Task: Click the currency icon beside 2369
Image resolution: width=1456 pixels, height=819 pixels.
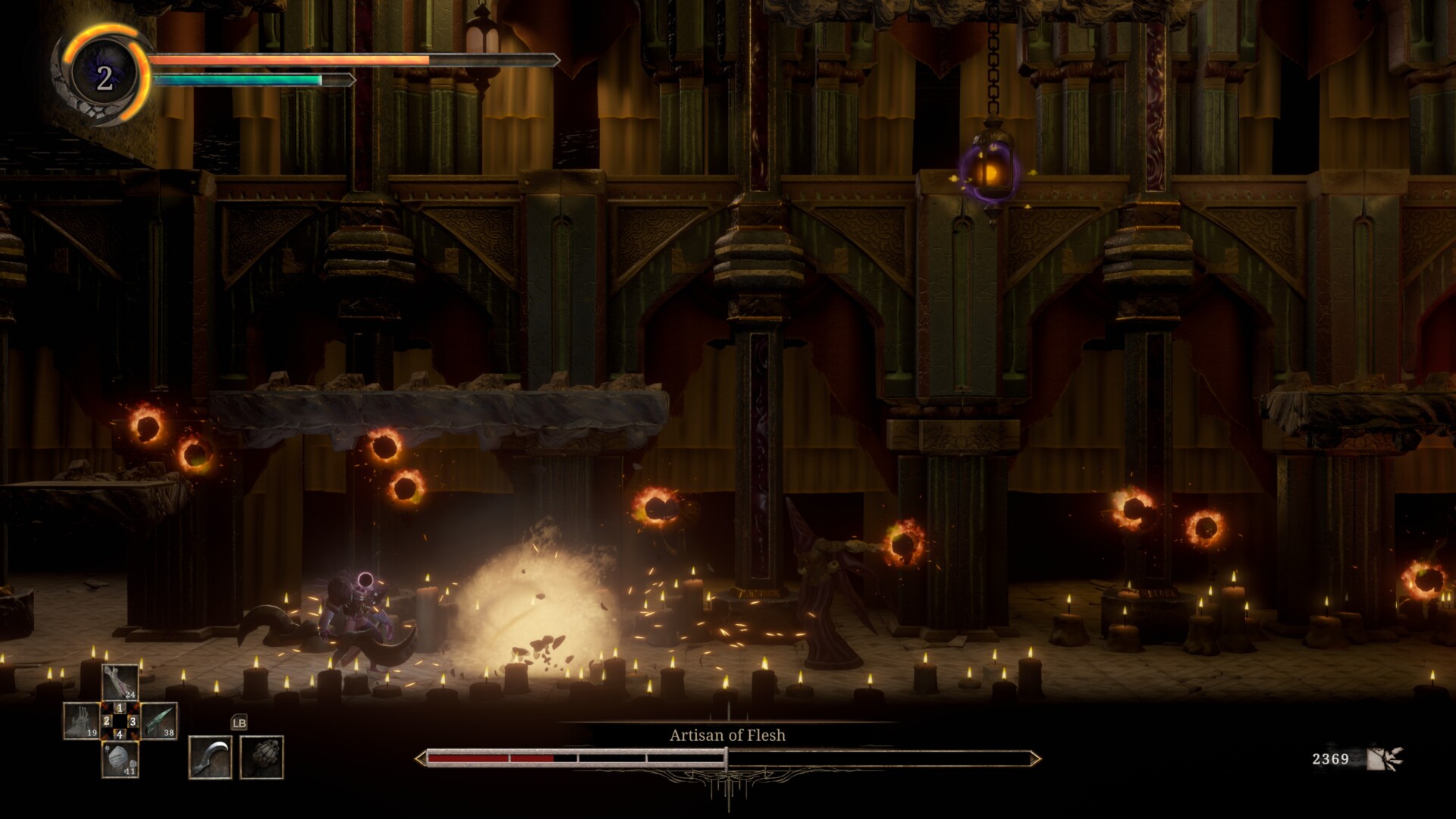Action: pos(1385,758)
